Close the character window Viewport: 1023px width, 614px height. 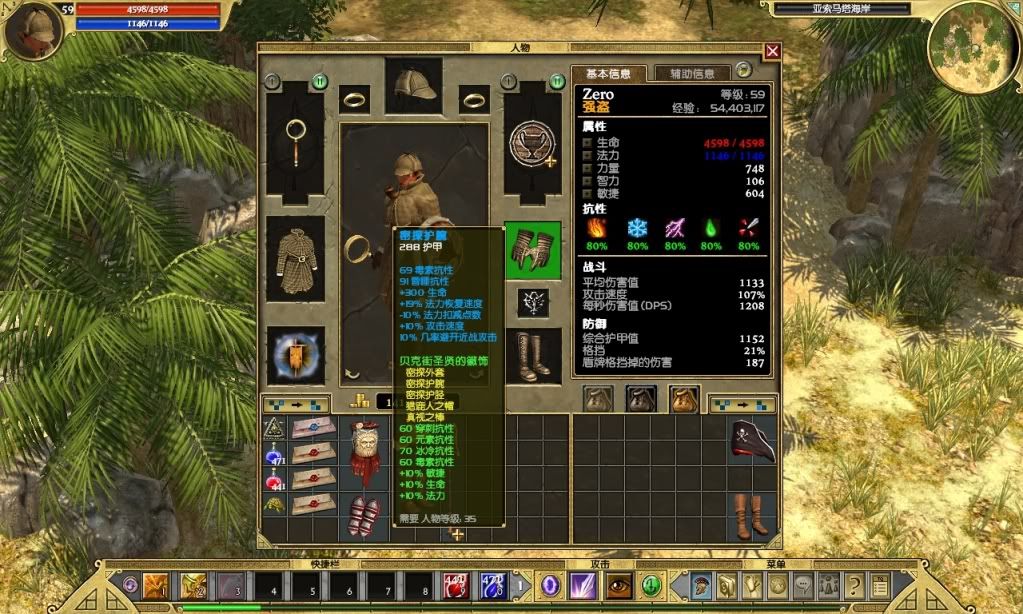[x=772, y=51]
